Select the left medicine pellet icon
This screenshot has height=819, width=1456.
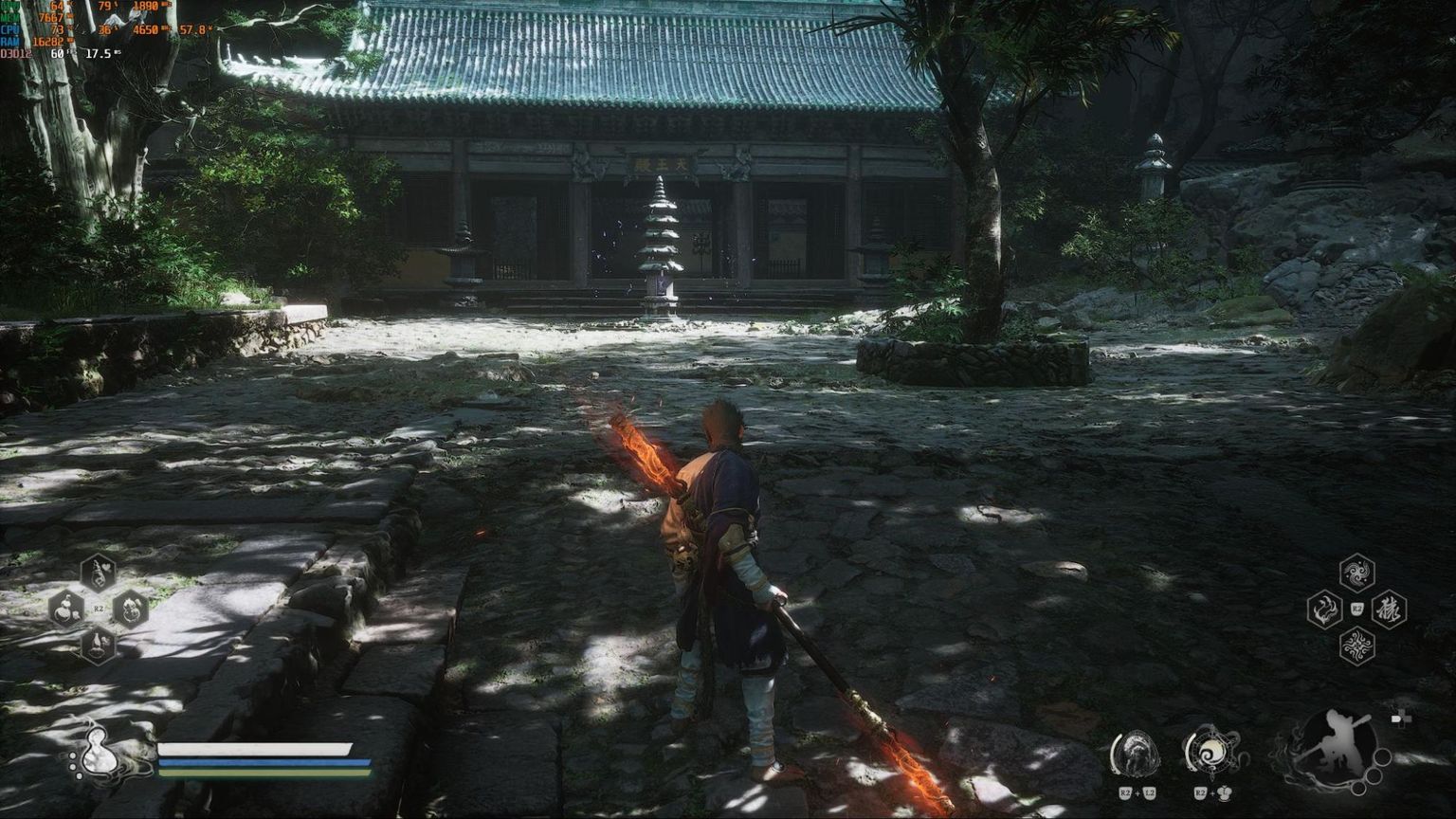pyautogui.click(x=64, y=610)
